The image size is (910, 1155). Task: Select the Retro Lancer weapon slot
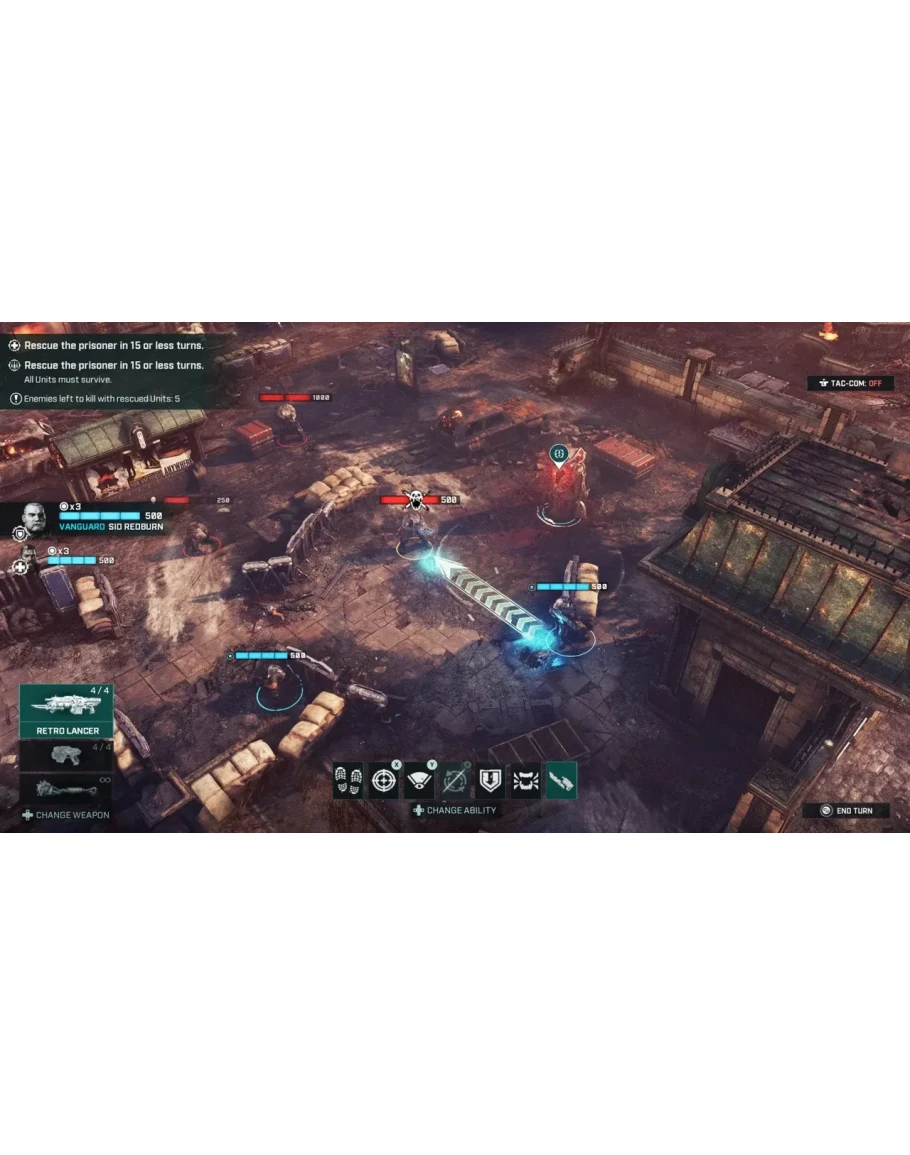pos(66,711)
